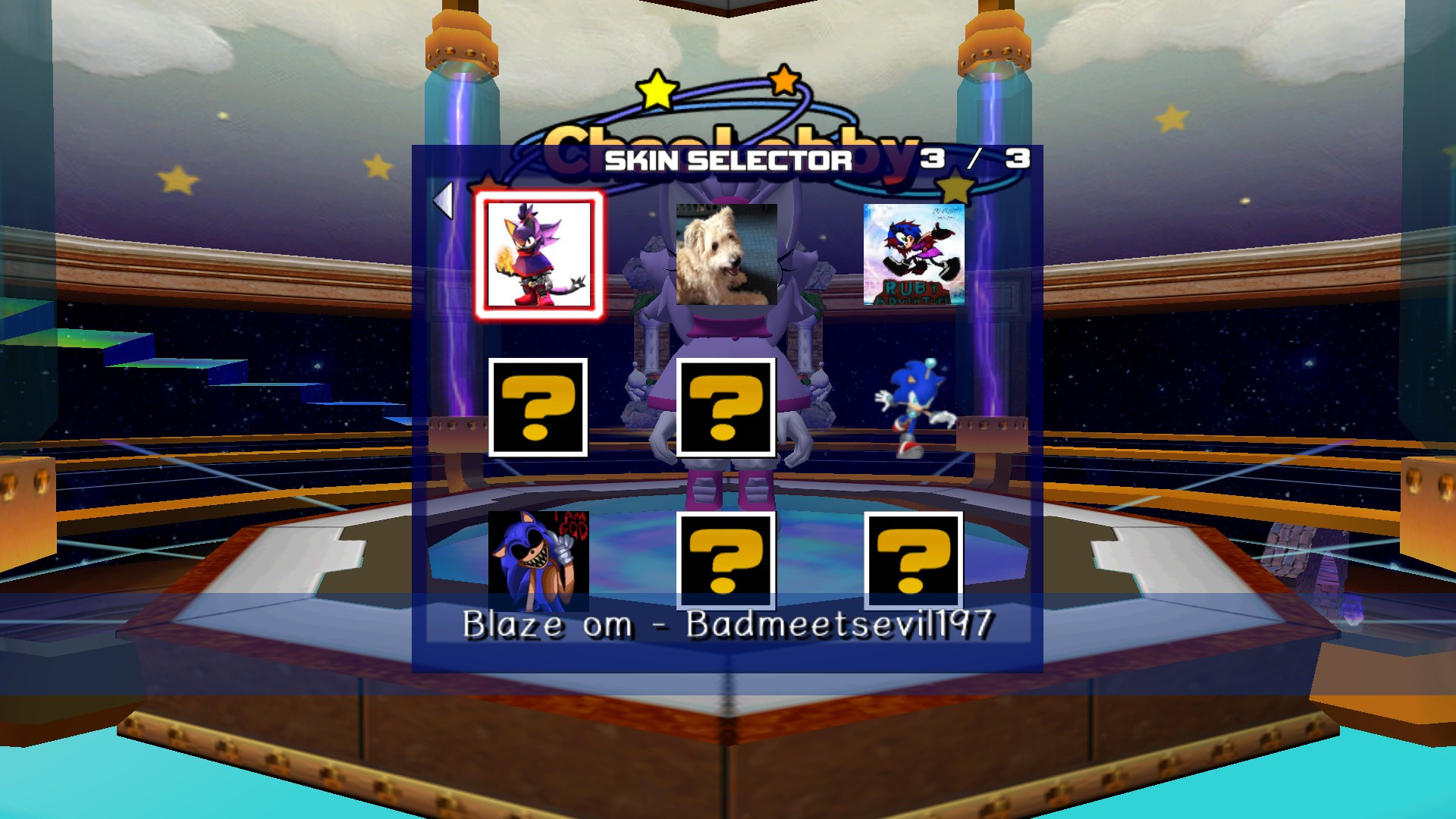Click the 3 / 3 page counter
Viewport: 1456px width, 819px height.
tap(977, 158)
